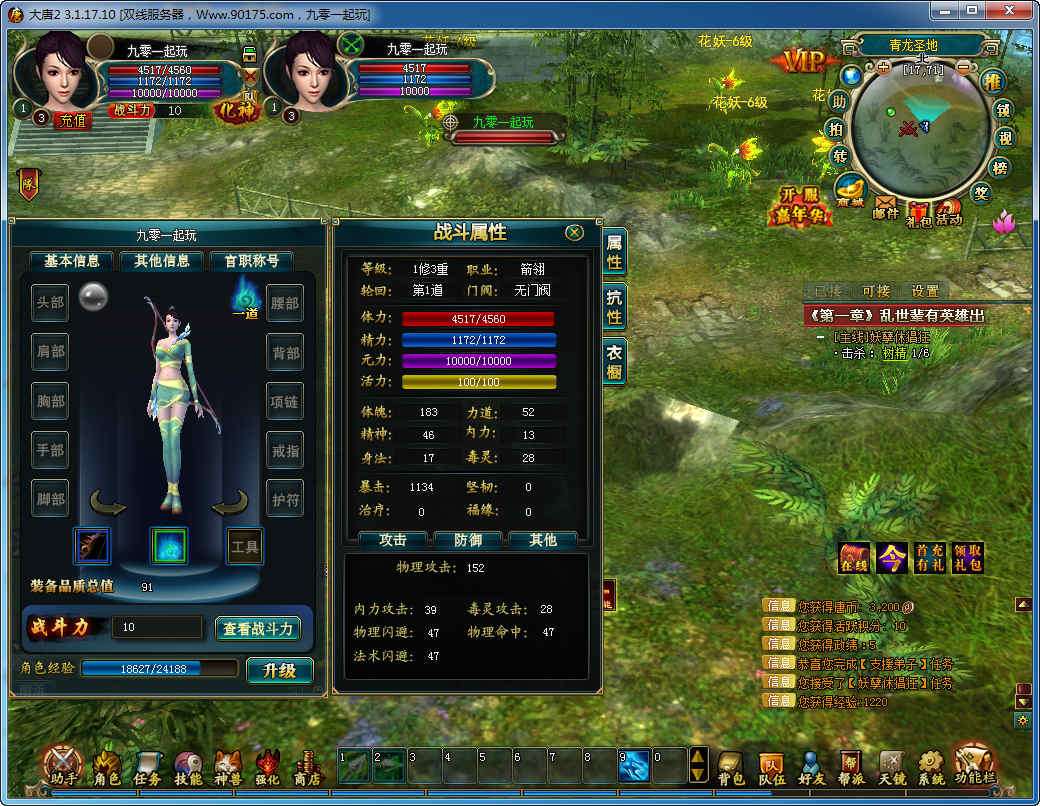This screenshot has width=1040, height=806.
Task: Open the 邮件 mail icon
Action: 886,207
